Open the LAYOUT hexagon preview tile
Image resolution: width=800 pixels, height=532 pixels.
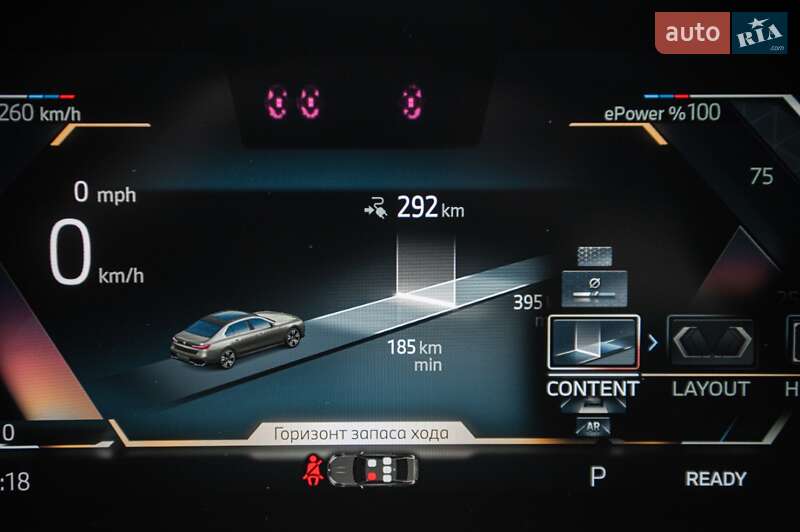pyautogui.click(x=710, y=344)
